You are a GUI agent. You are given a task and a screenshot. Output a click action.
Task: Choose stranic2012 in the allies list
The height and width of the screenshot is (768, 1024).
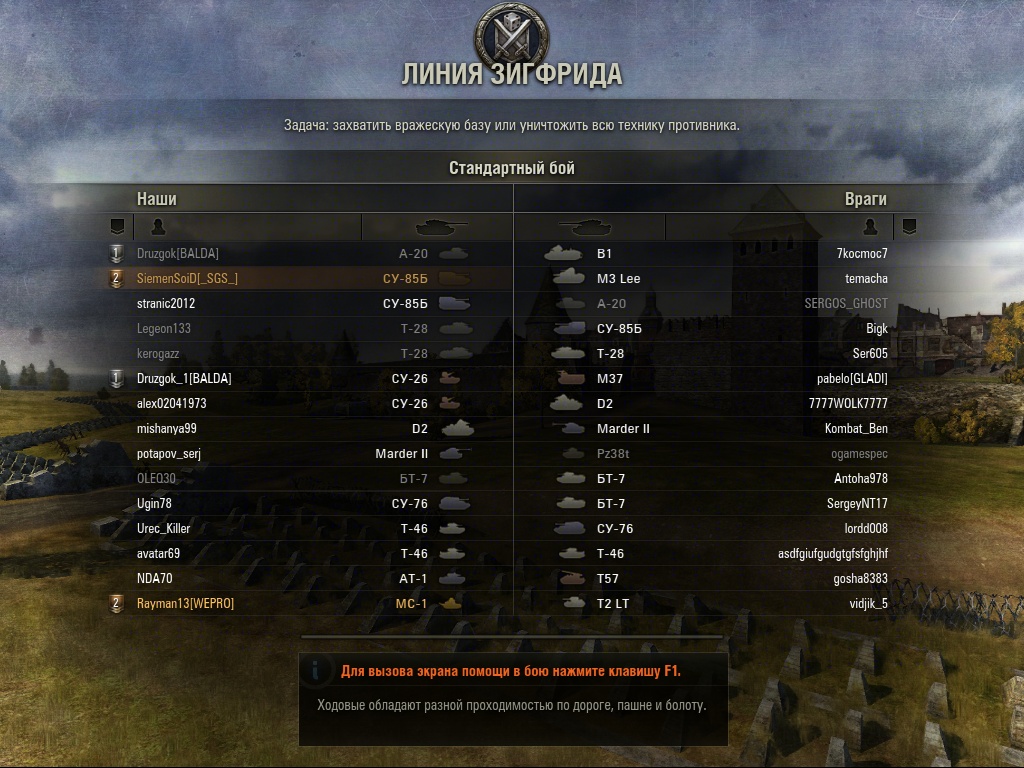166,304
